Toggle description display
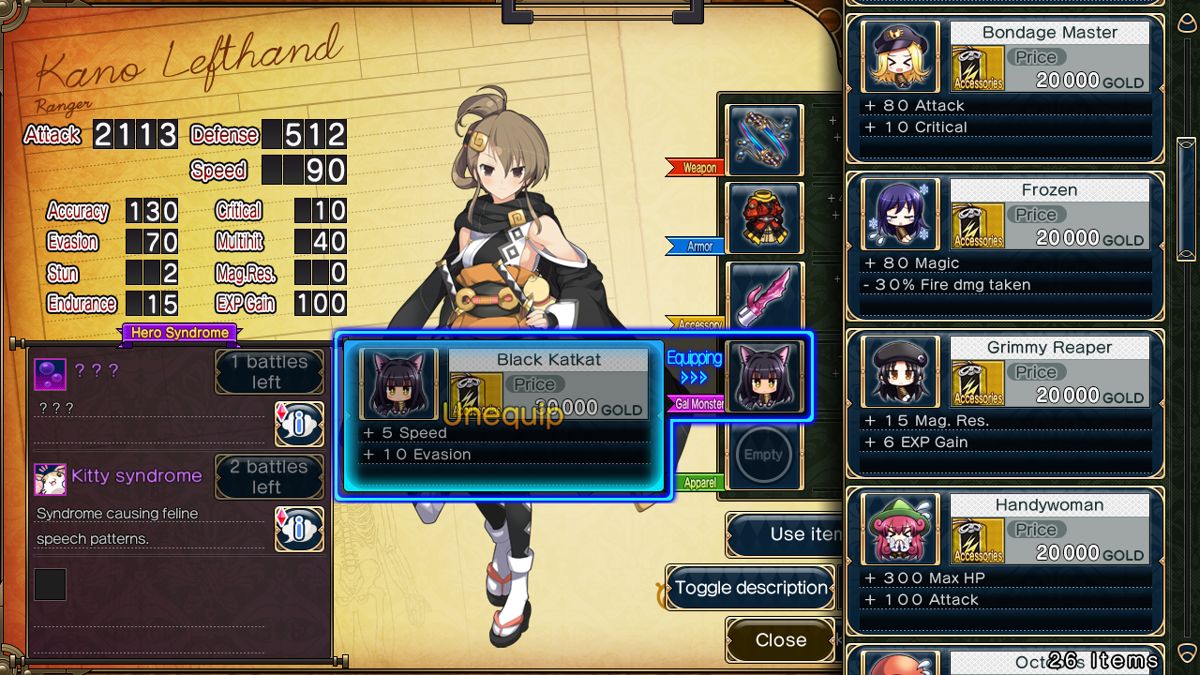 click(751, 588)
